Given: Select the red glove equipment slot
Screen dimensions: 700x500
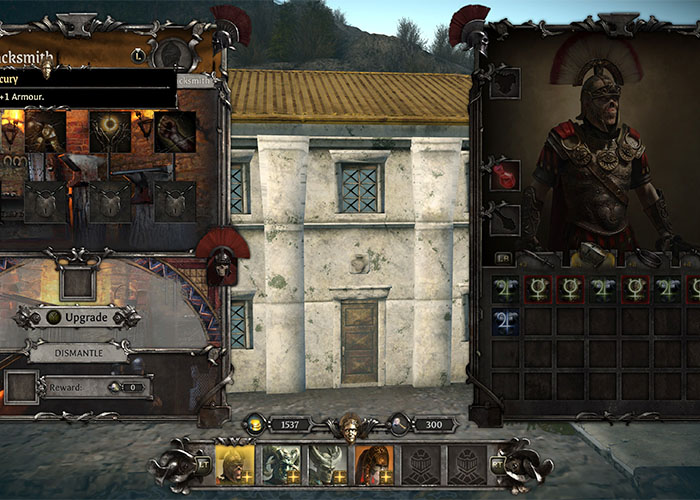Looking at the screenshot, I should [x=506, y=174].
